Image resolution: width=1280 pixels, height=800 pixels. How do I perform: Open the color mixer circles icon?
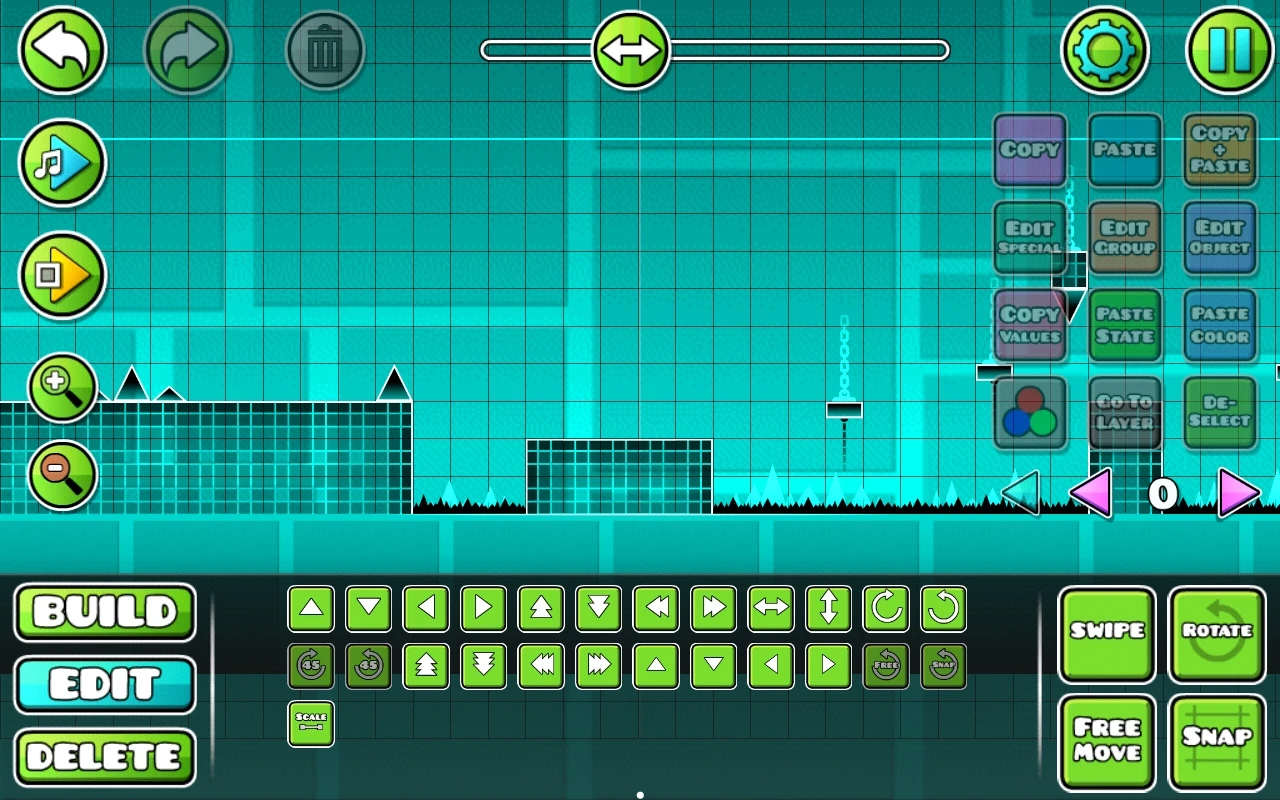coord(1030,411)
